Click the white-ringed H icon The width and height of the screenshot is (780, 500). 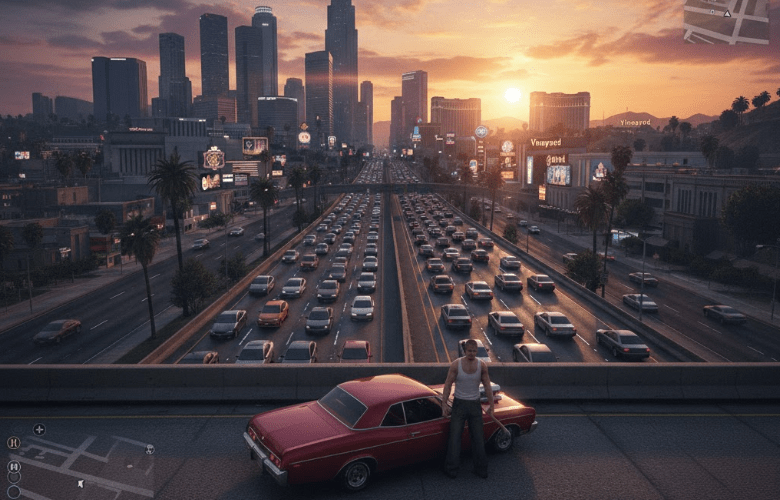(x=14, y=466)
